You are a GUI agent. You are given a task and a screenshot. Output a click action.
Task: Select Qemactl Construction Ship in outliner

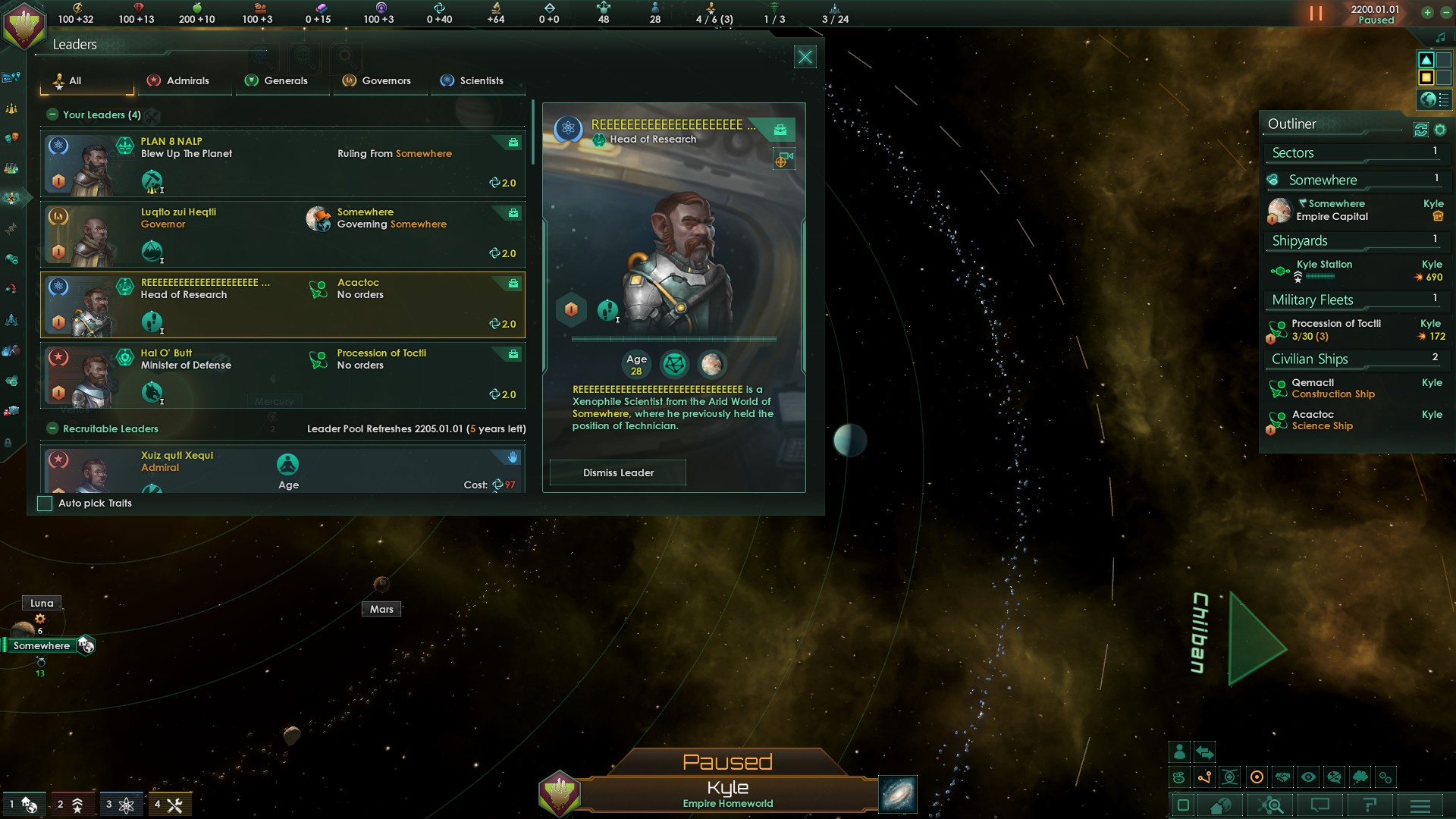tap(1332, 388)
